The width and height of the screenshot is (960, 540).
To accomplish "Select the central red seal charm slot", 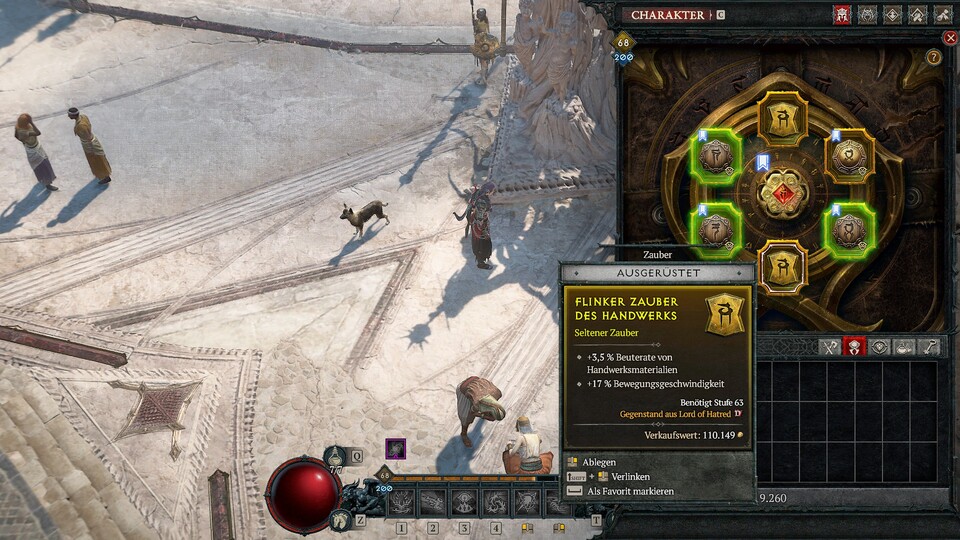I will click(x=783, y=191).
